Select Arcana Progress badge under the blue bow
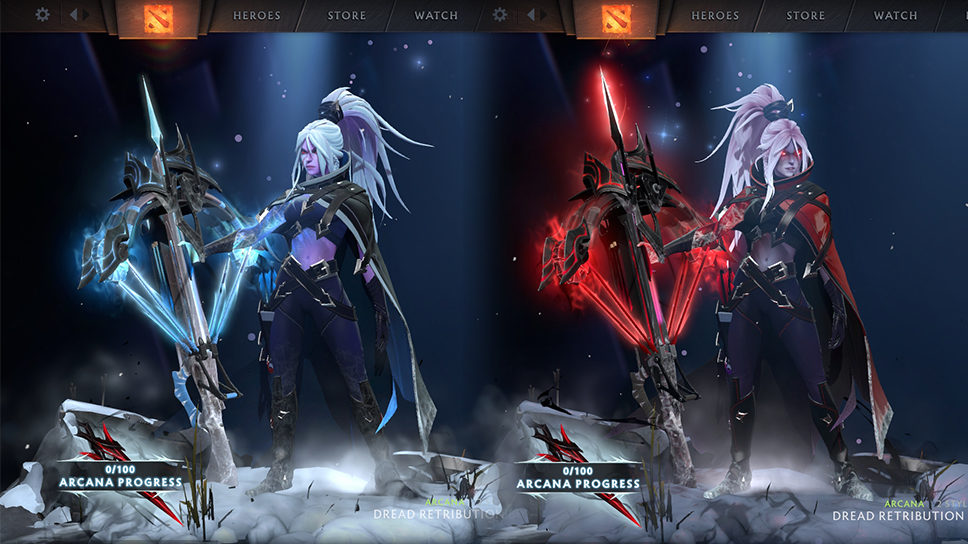The image size is (968, 544). pos(120,476)
